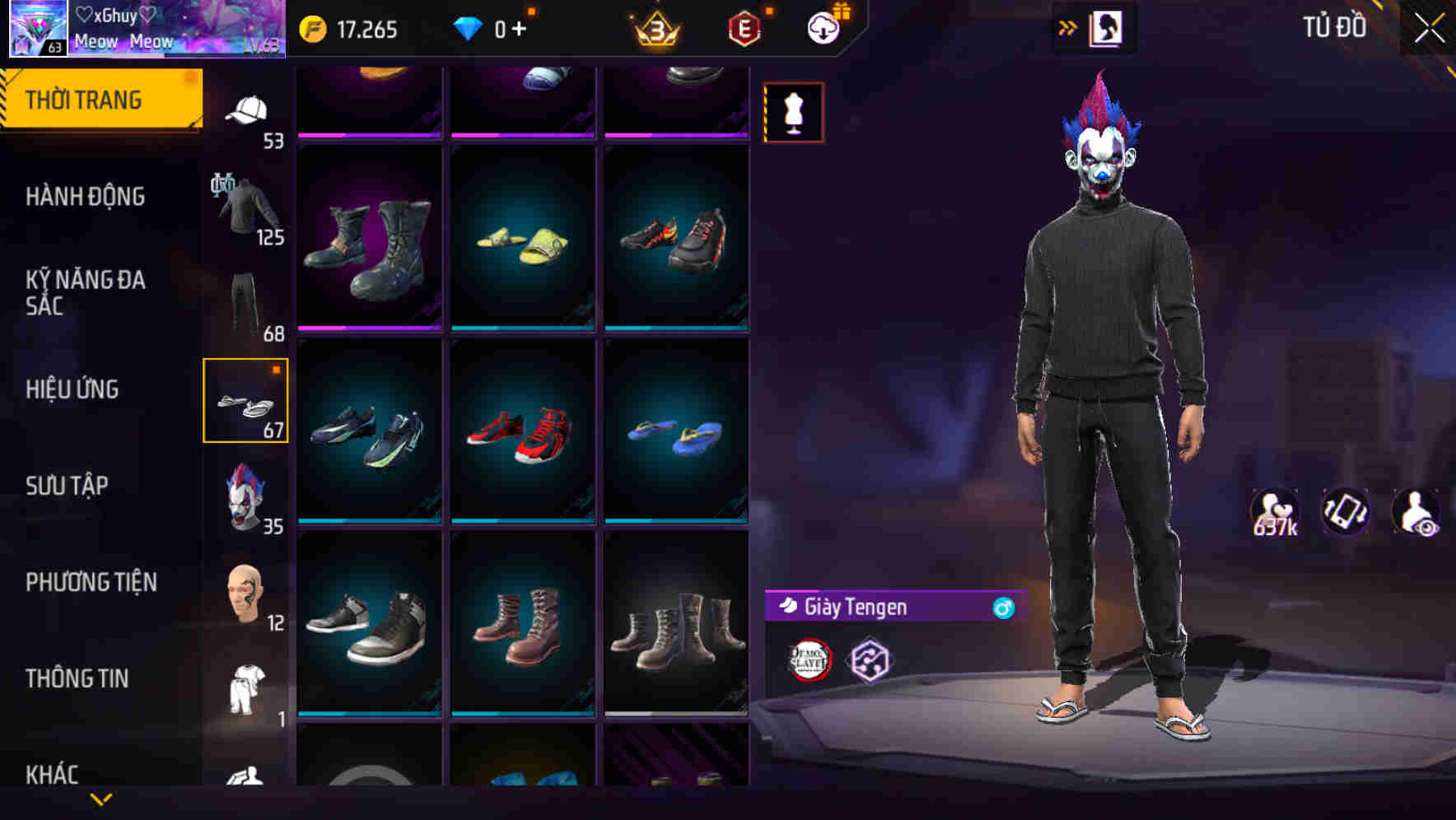This screenshot has height=820, width=1456.
Task: Select the cap headwear category icon
Action: tap(246, 111)
